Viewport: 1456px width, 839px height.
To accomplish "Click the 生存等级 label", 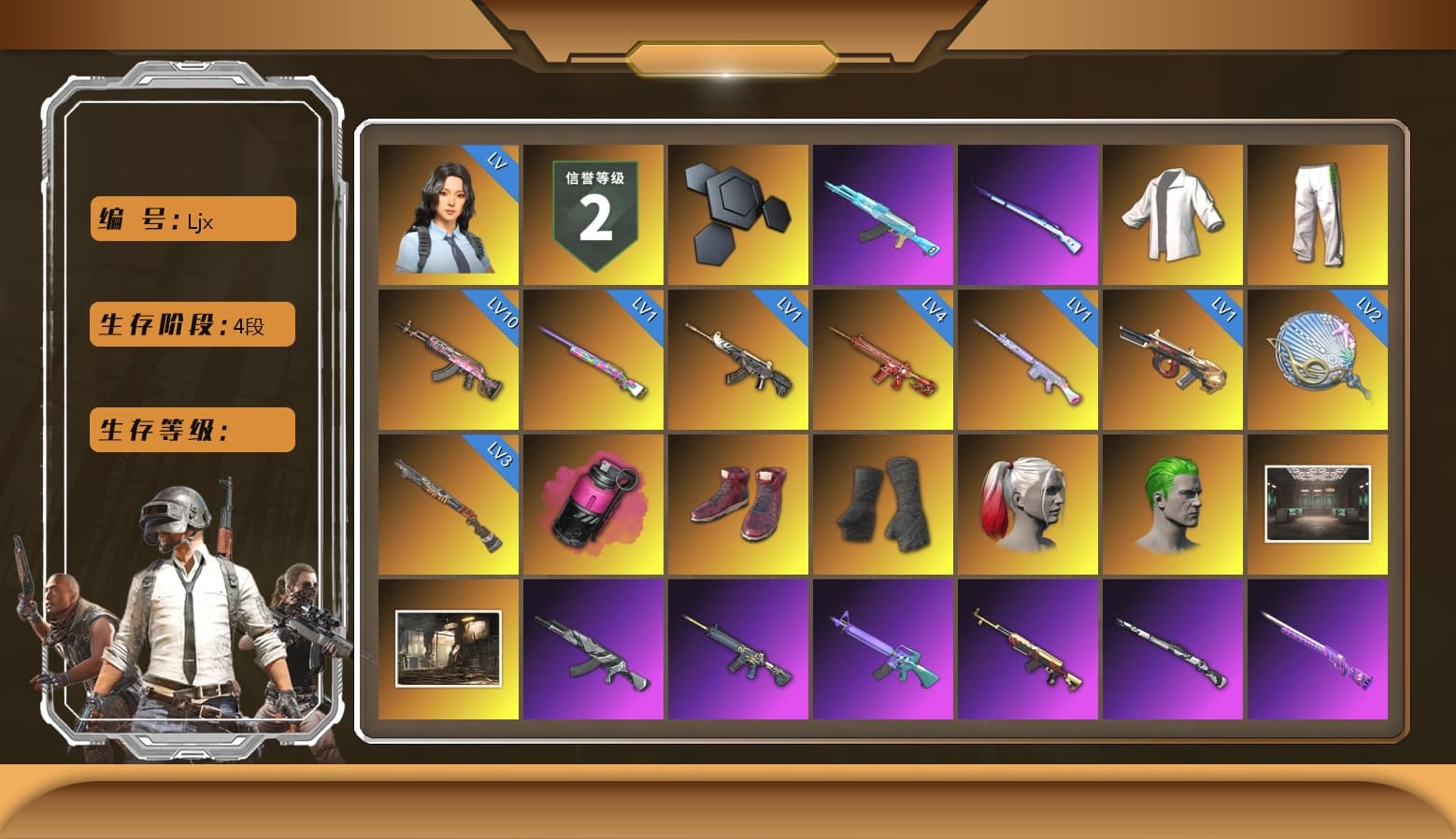I will coord(191,430).
